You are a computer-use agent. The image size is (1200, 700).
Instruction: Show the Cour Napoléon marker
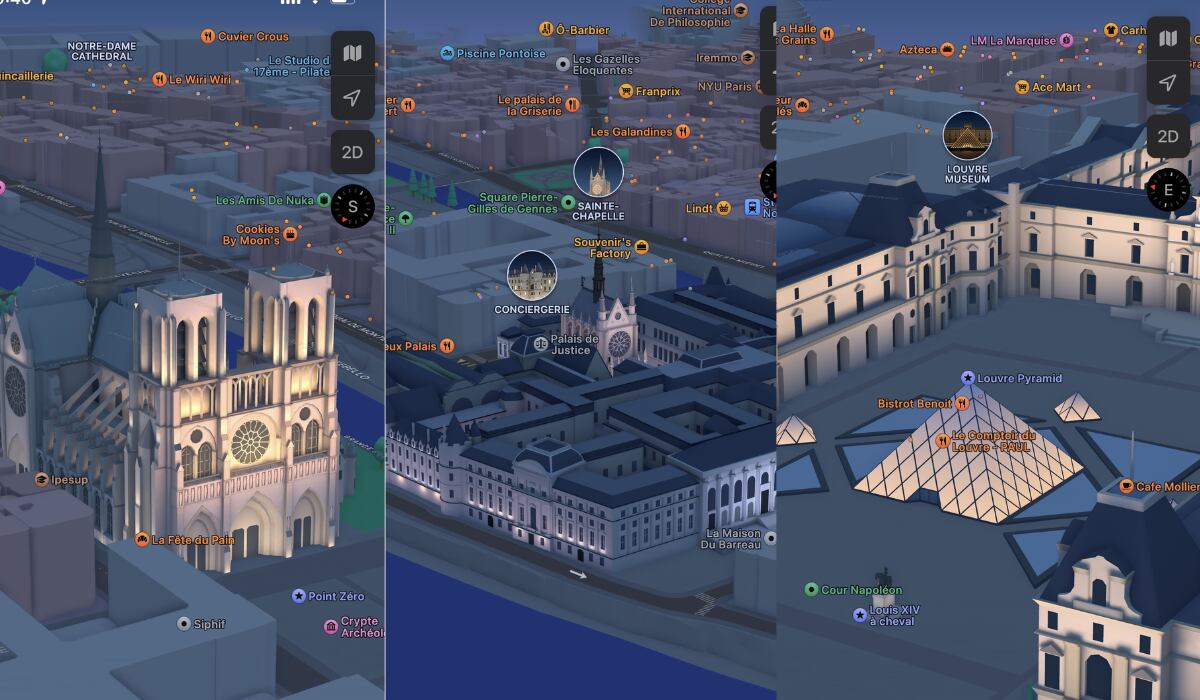pos(811,590)
